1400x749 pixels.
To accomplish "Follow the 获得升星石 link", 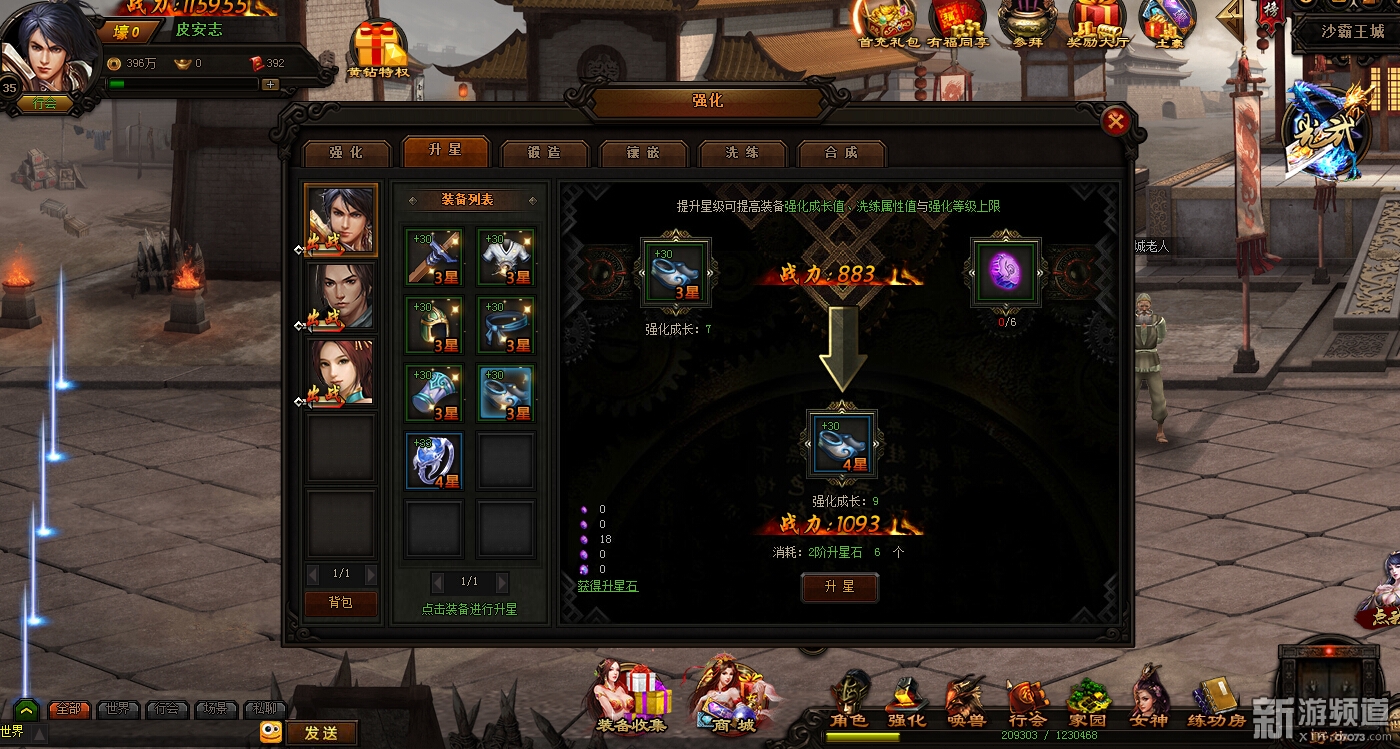I will 607,585.
